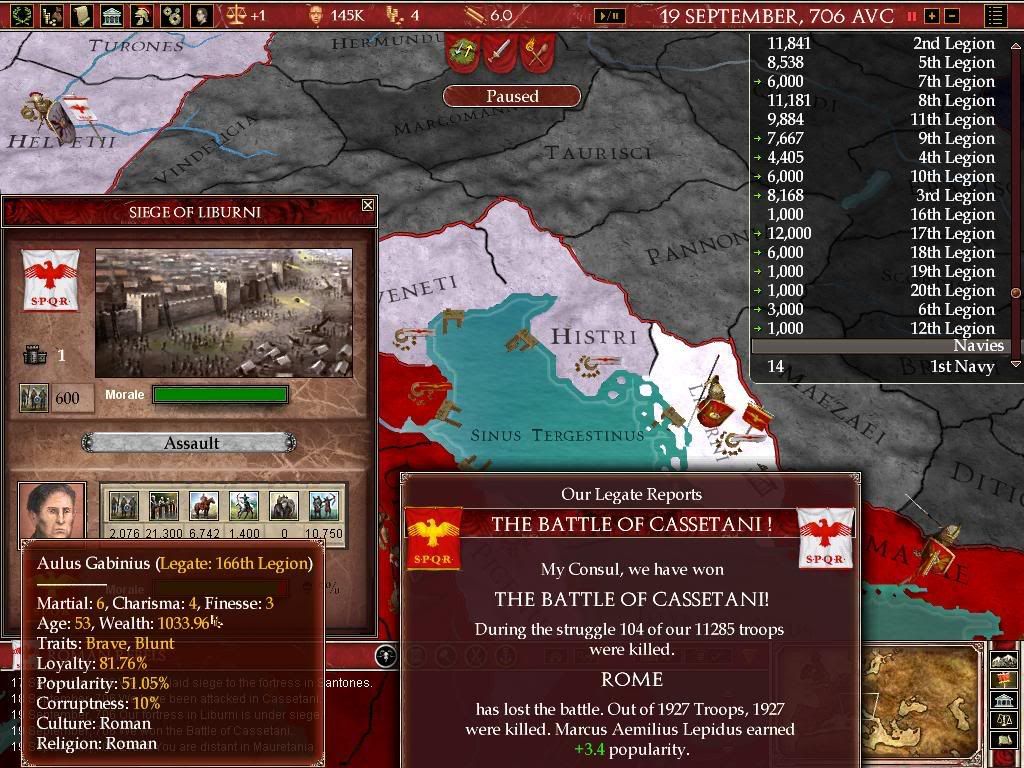The width and height of the screenshot is (1024, 768).
Task: Order an Assault on the fortress
Action: pos(190,443)
